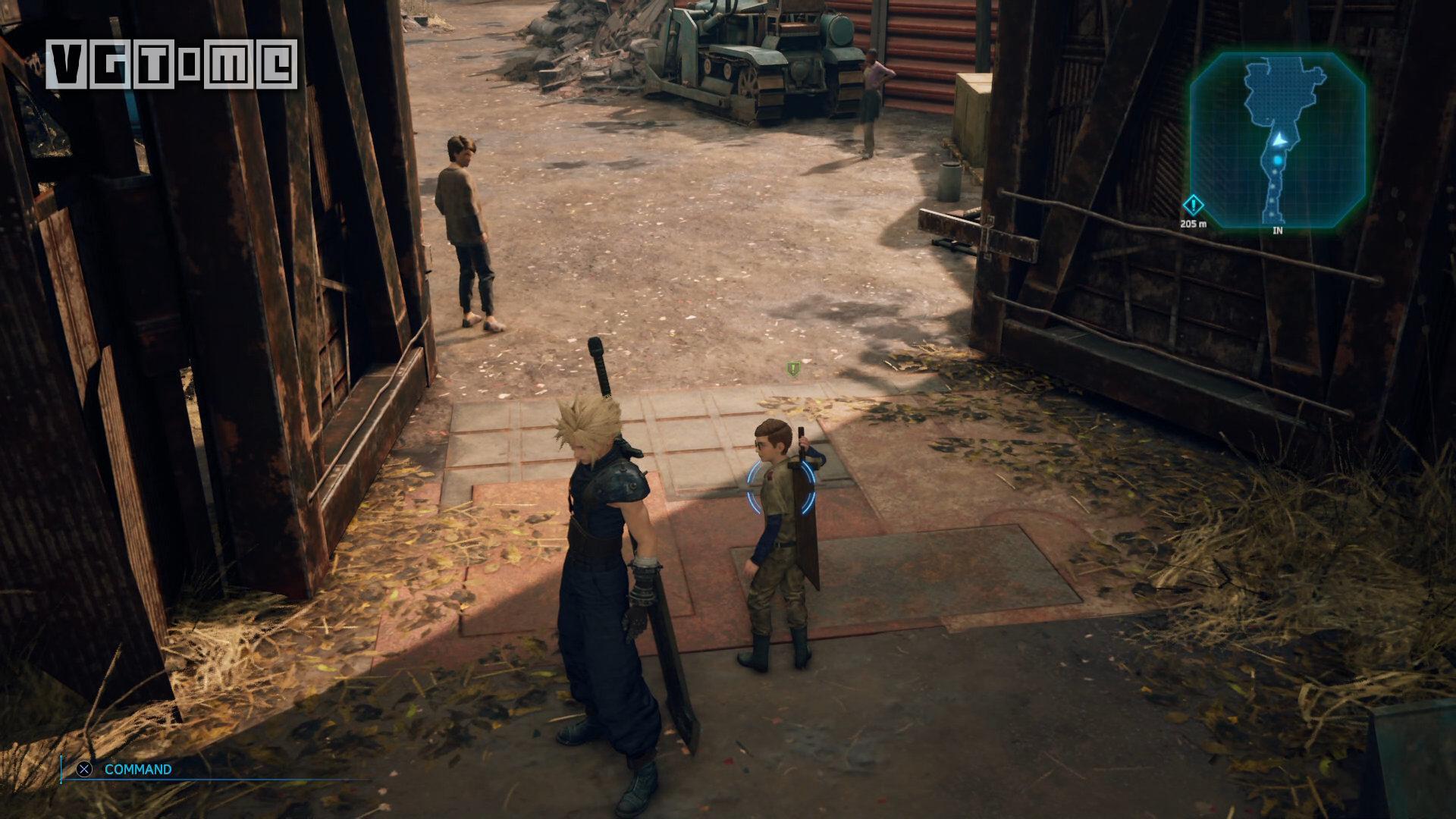Open the minimap in the corner
1456x819 pixels.
click(1278, 140)
